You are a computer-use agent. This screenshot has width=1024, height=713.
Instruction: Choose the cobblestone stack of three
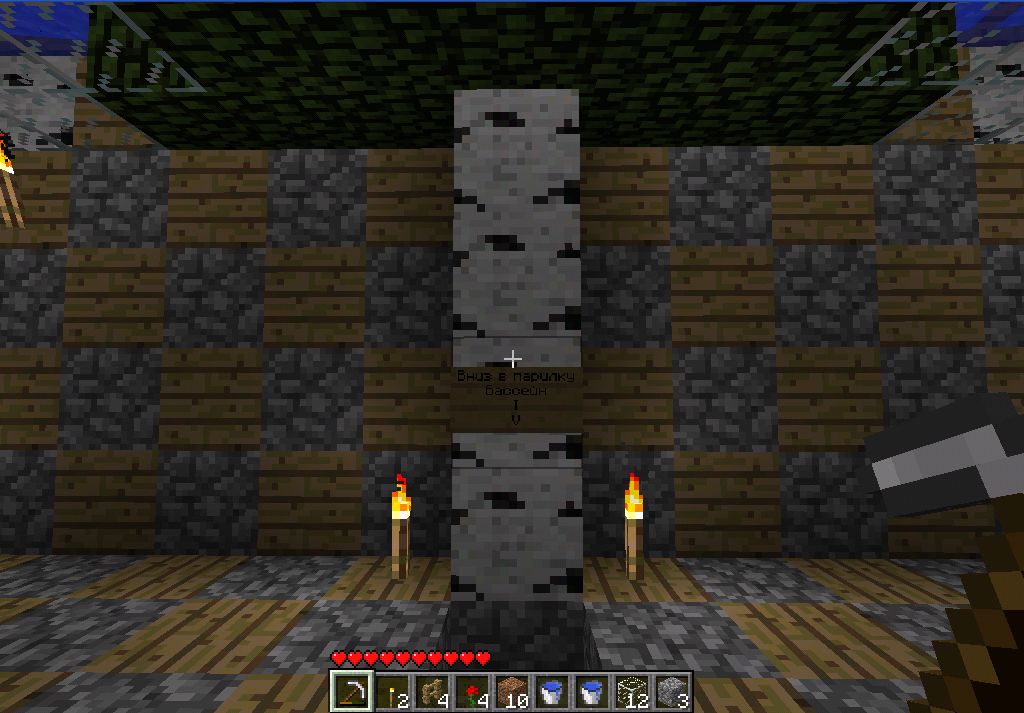pos(672,691)
